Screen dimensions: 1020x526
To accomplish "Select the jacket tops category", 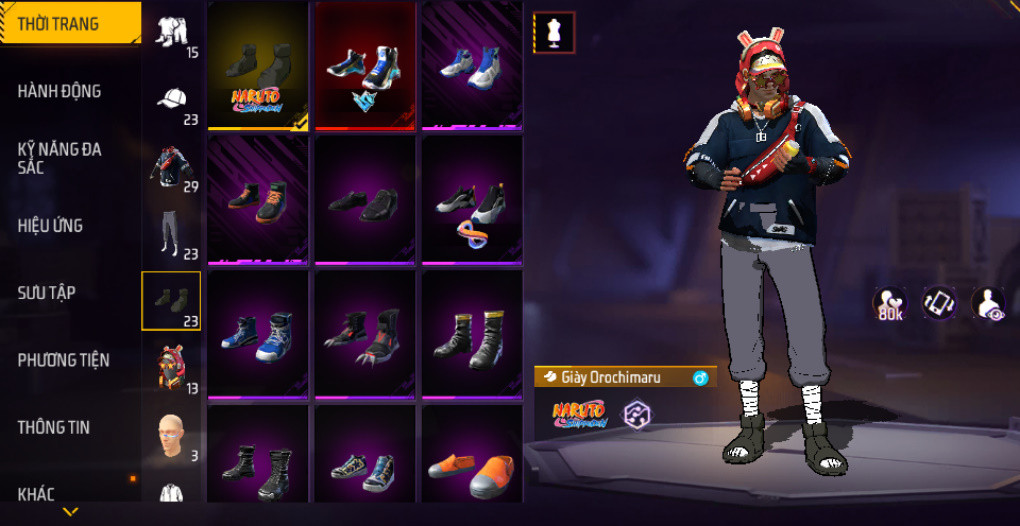I will (172, 166).
